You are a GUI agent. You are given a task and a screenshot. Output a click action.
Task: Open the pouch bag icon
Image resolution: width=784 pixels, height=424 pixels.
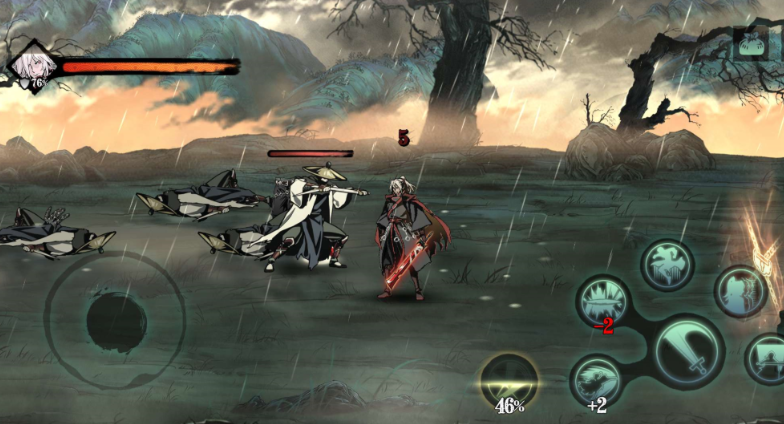pyautogui.click(x=750, y=43)
